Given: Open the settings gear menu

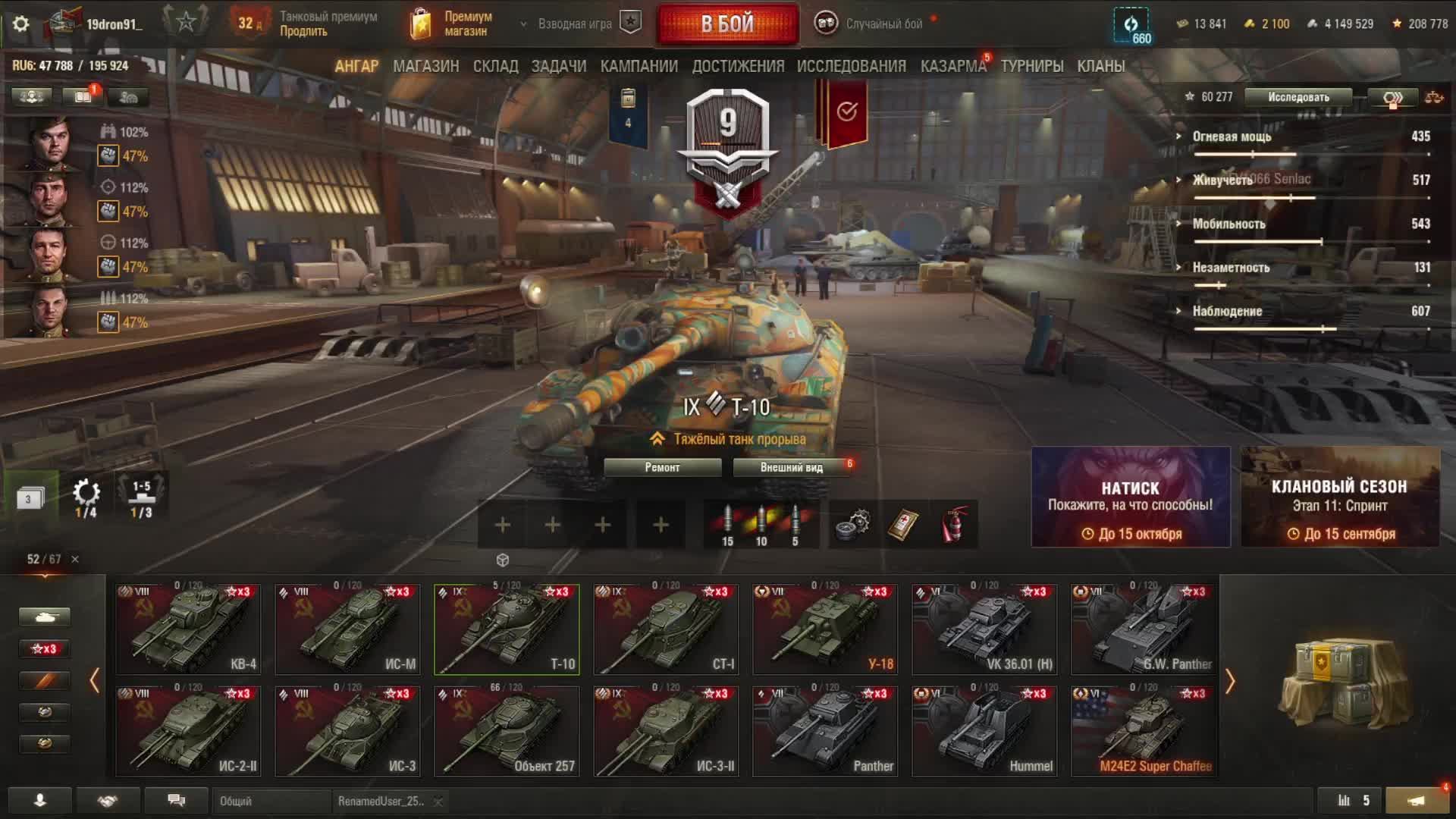Looking at the screenshot, I should 20,24.
